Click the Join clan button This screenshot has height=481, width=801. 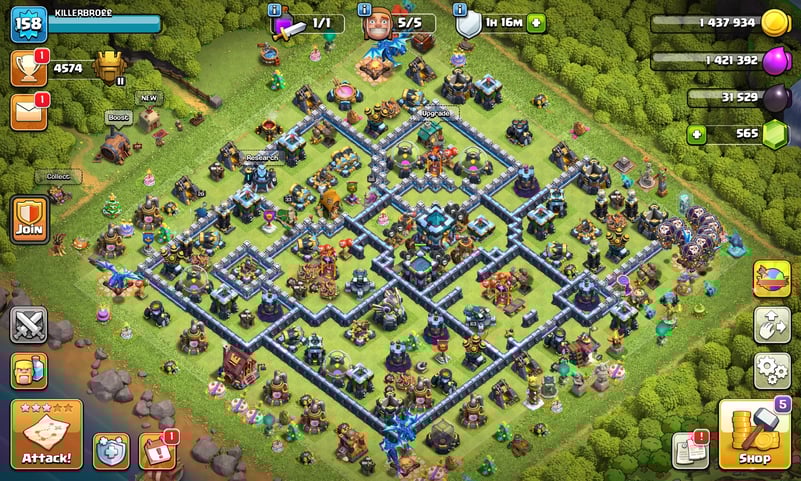click(x=29, y=218)
